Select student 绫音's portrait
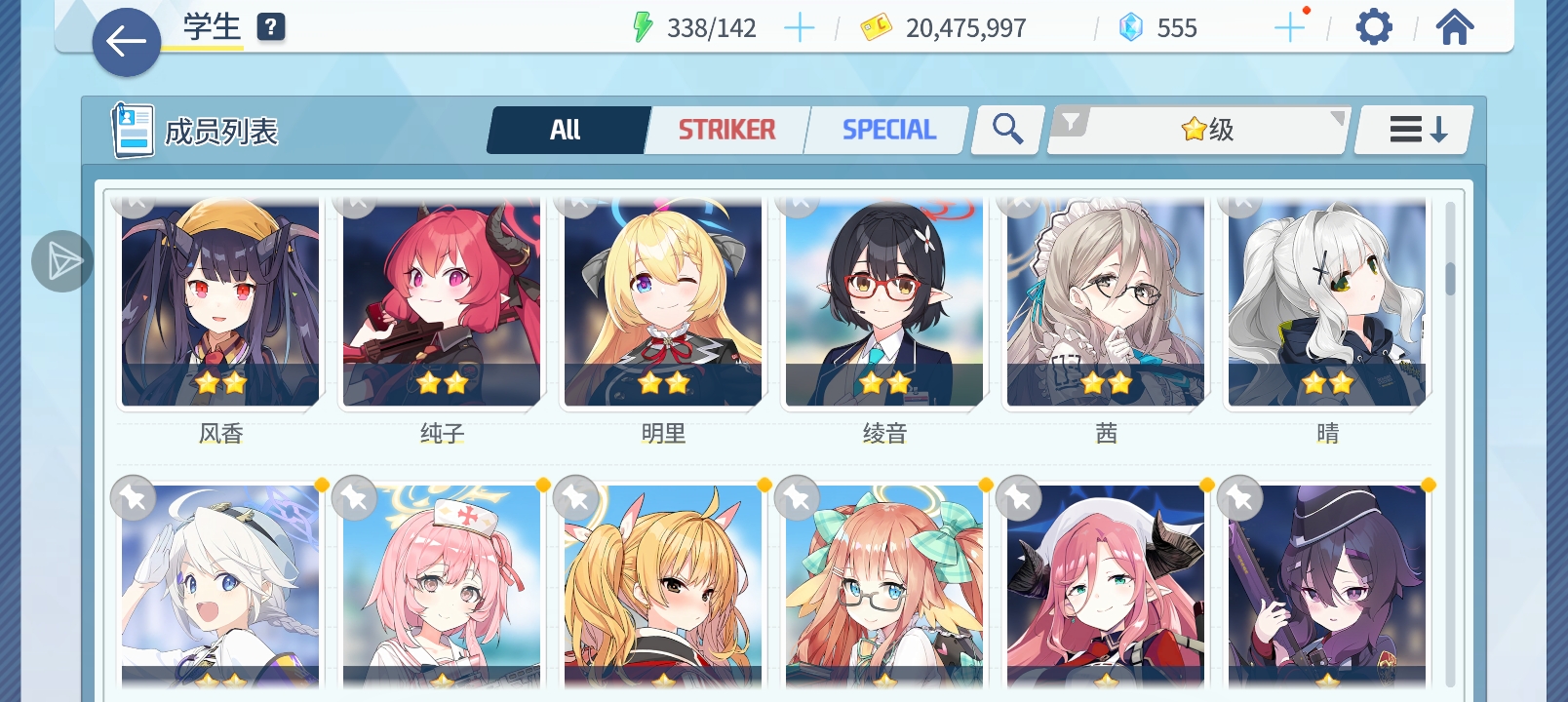 pos(882,302)
